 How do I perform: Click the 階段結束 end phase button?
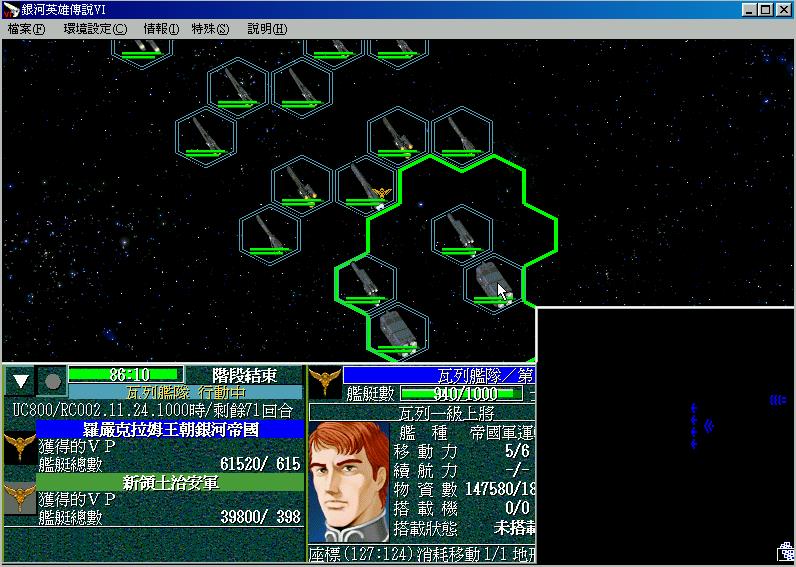point(244,375)
